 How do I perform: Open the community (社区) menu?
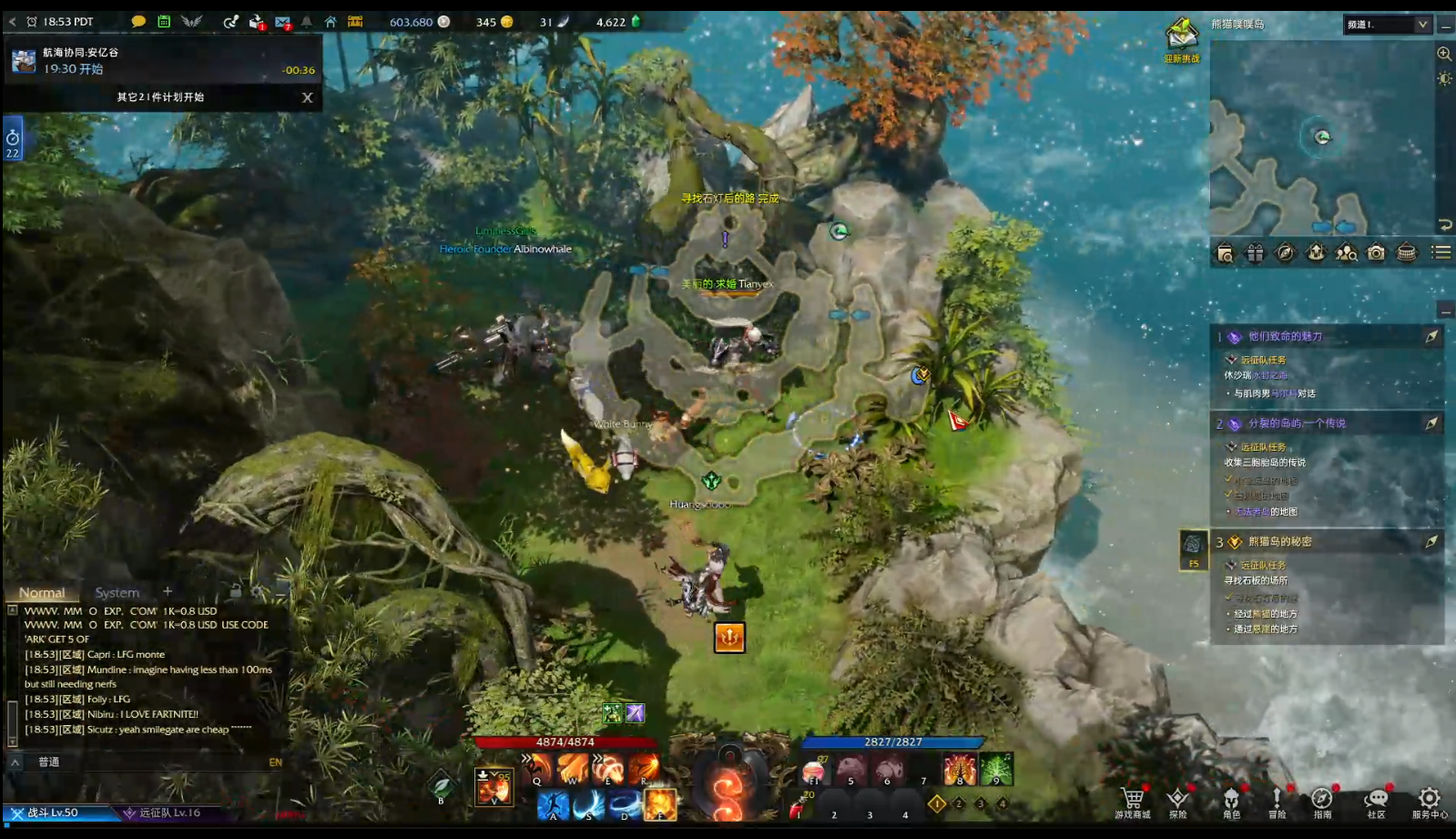[1376, 801]
